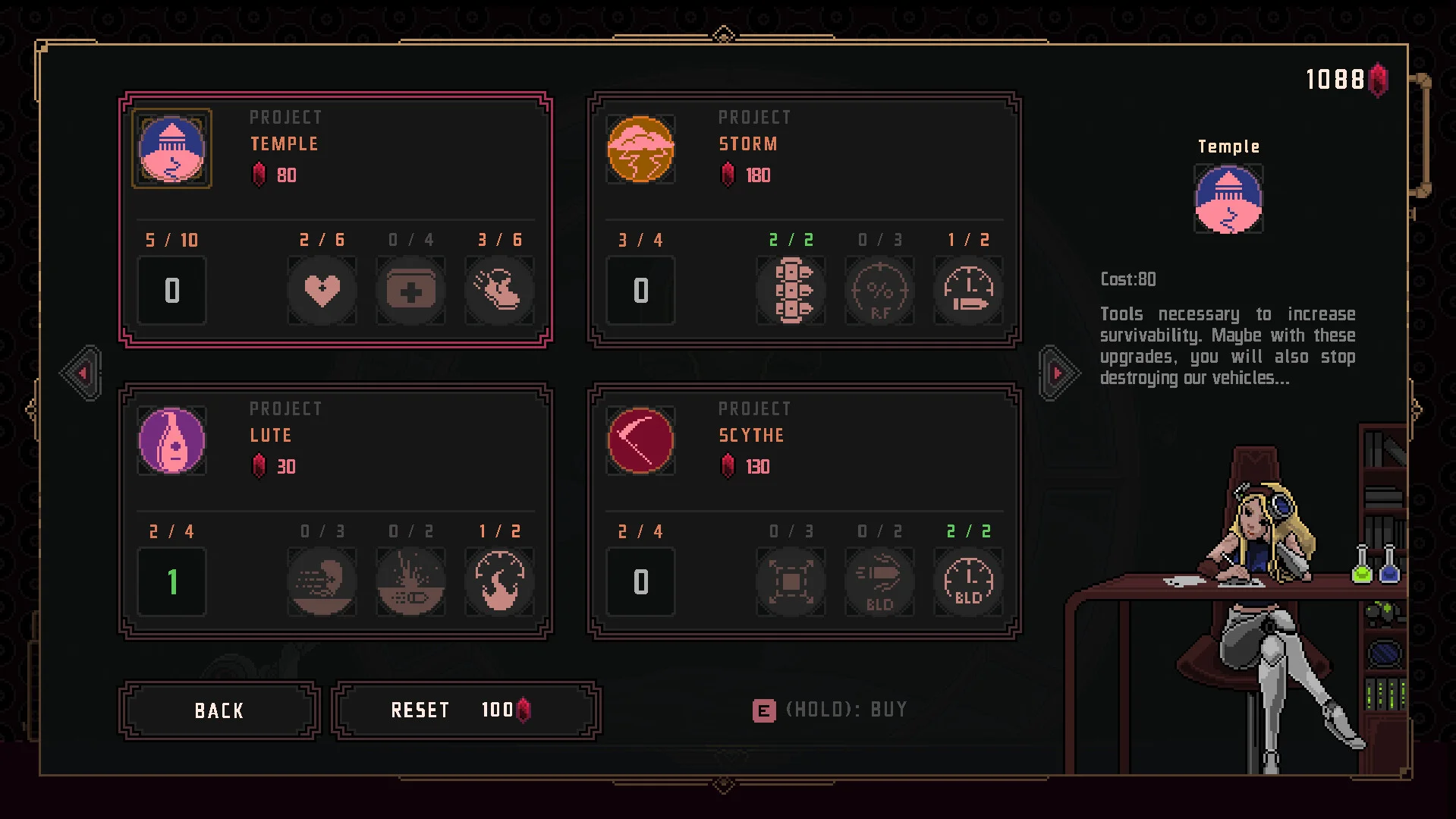Image resolution: width=1456 pixels, height=819 pixels.
Task: Go to the previous page of projects
Action: tap(82, 373)
